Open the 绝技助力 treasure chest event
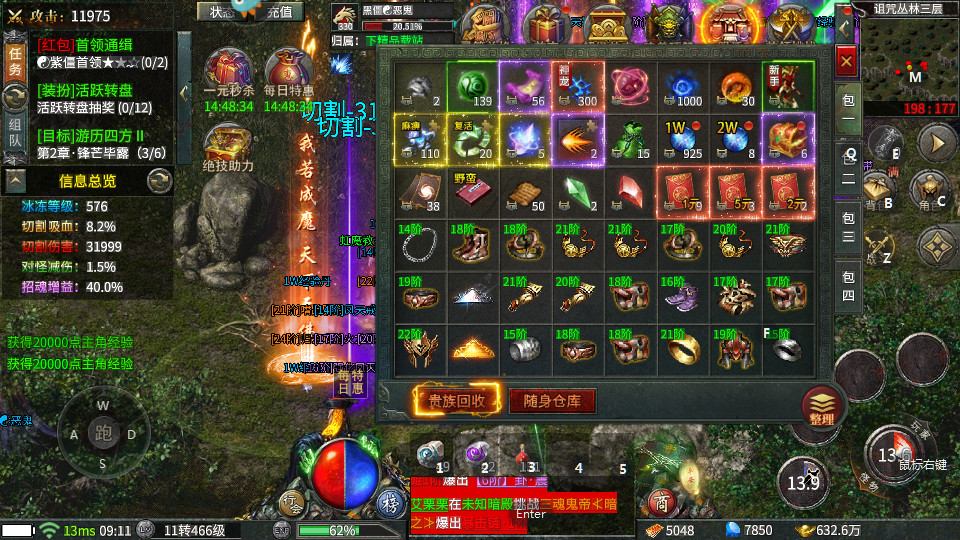Screen dimensions: 960x540 tap(227, 147)
